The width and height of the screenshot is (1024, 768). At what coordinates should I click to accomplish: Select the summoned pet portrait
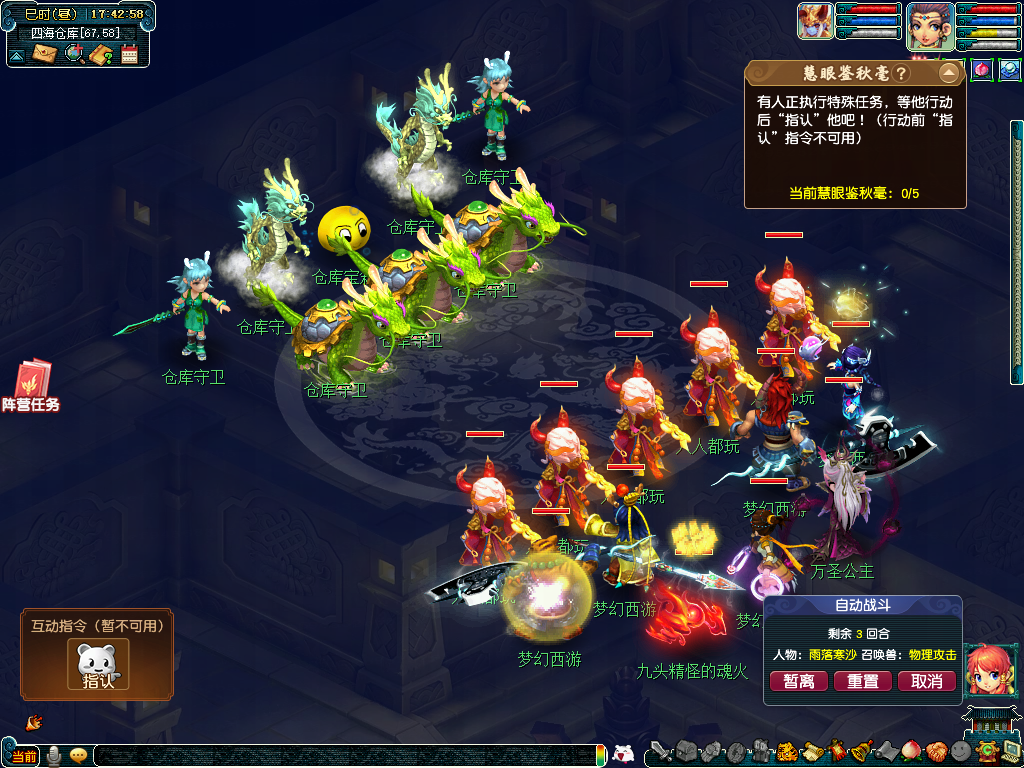click(815, 21)
